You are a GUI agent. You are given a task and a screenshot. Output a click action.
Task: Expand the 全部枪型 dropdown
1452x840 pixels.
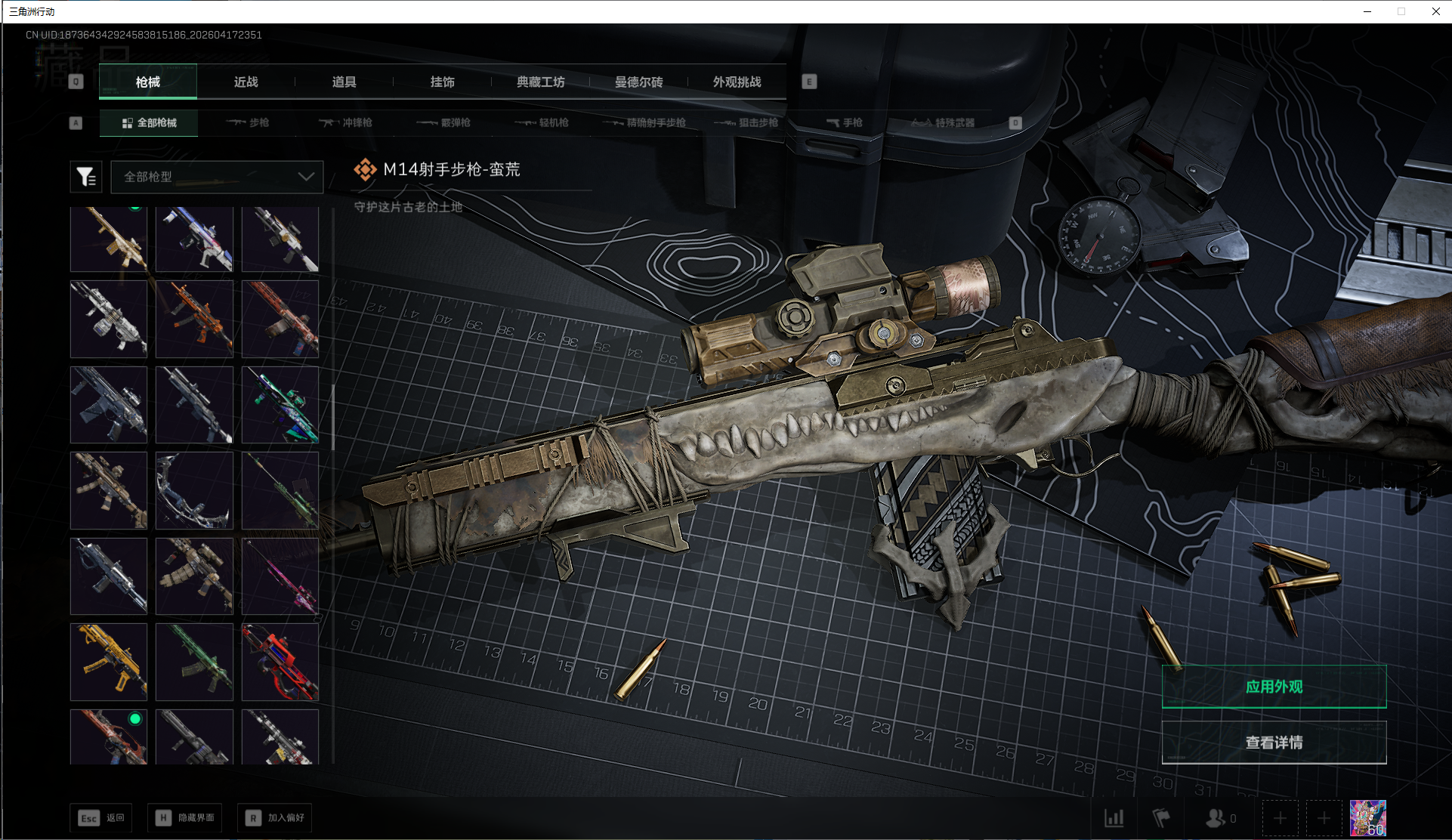click(x=217, y=177)
